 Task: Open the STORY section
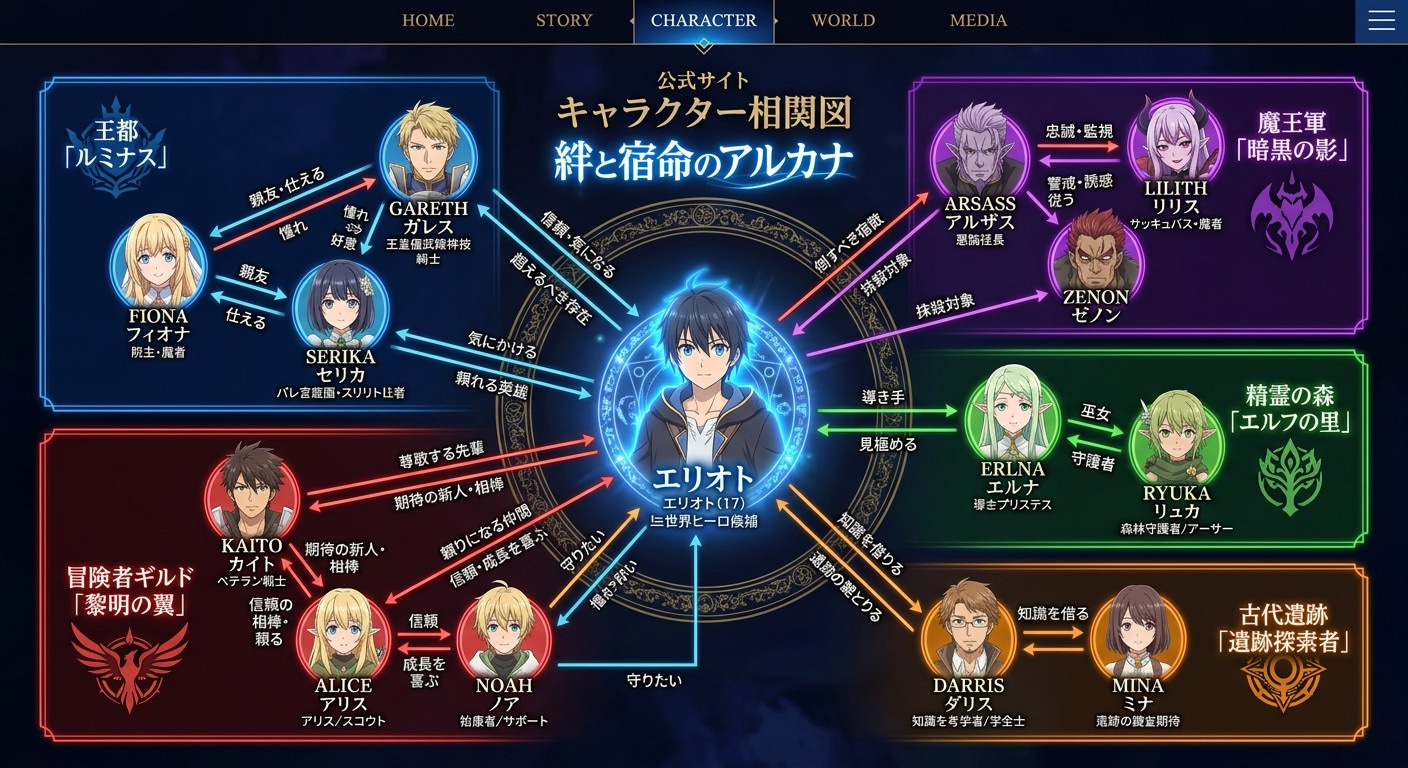(x=564, y=20)
